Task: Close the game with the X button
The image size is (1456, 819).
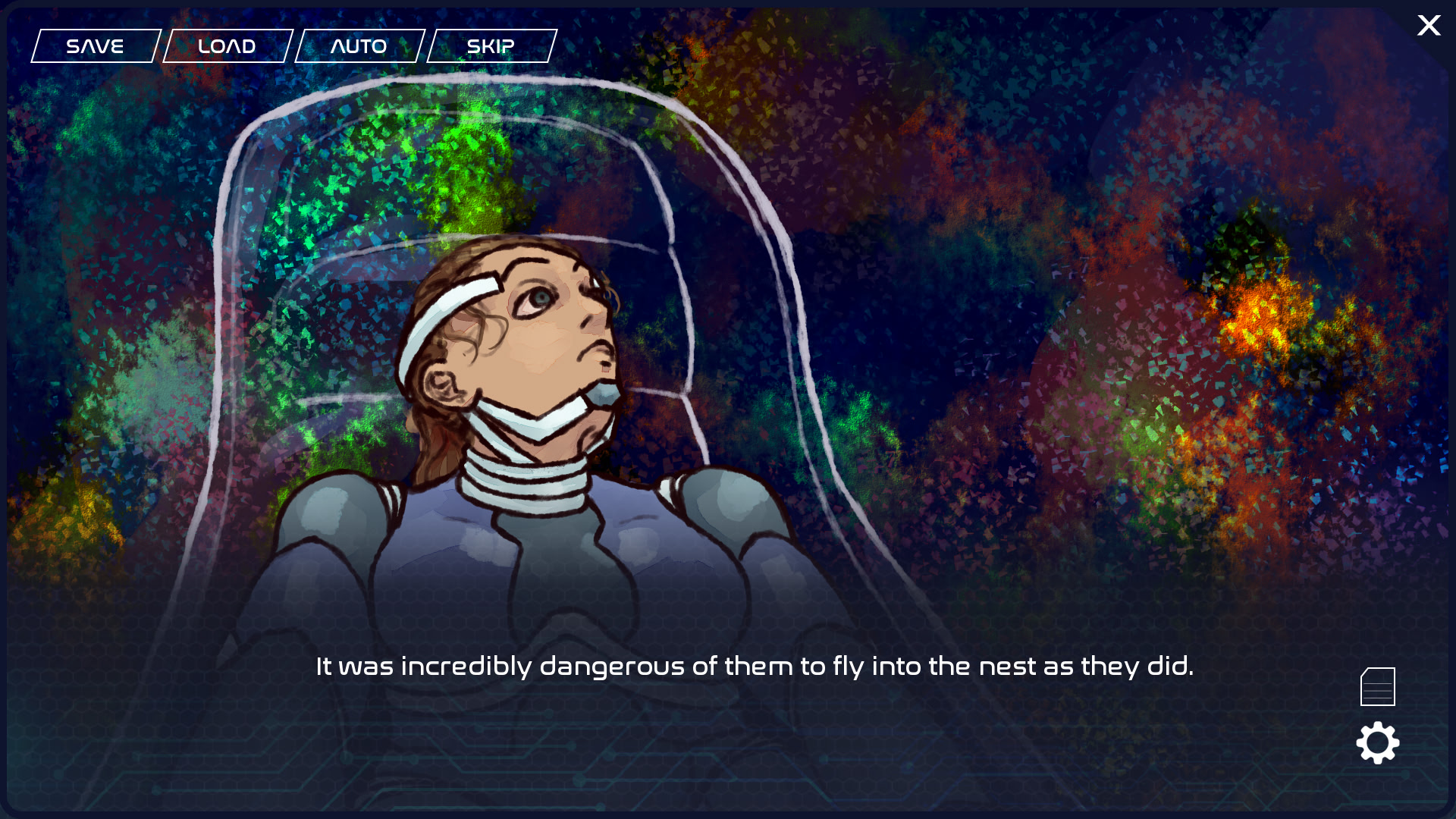Action: pos(1429,26)
